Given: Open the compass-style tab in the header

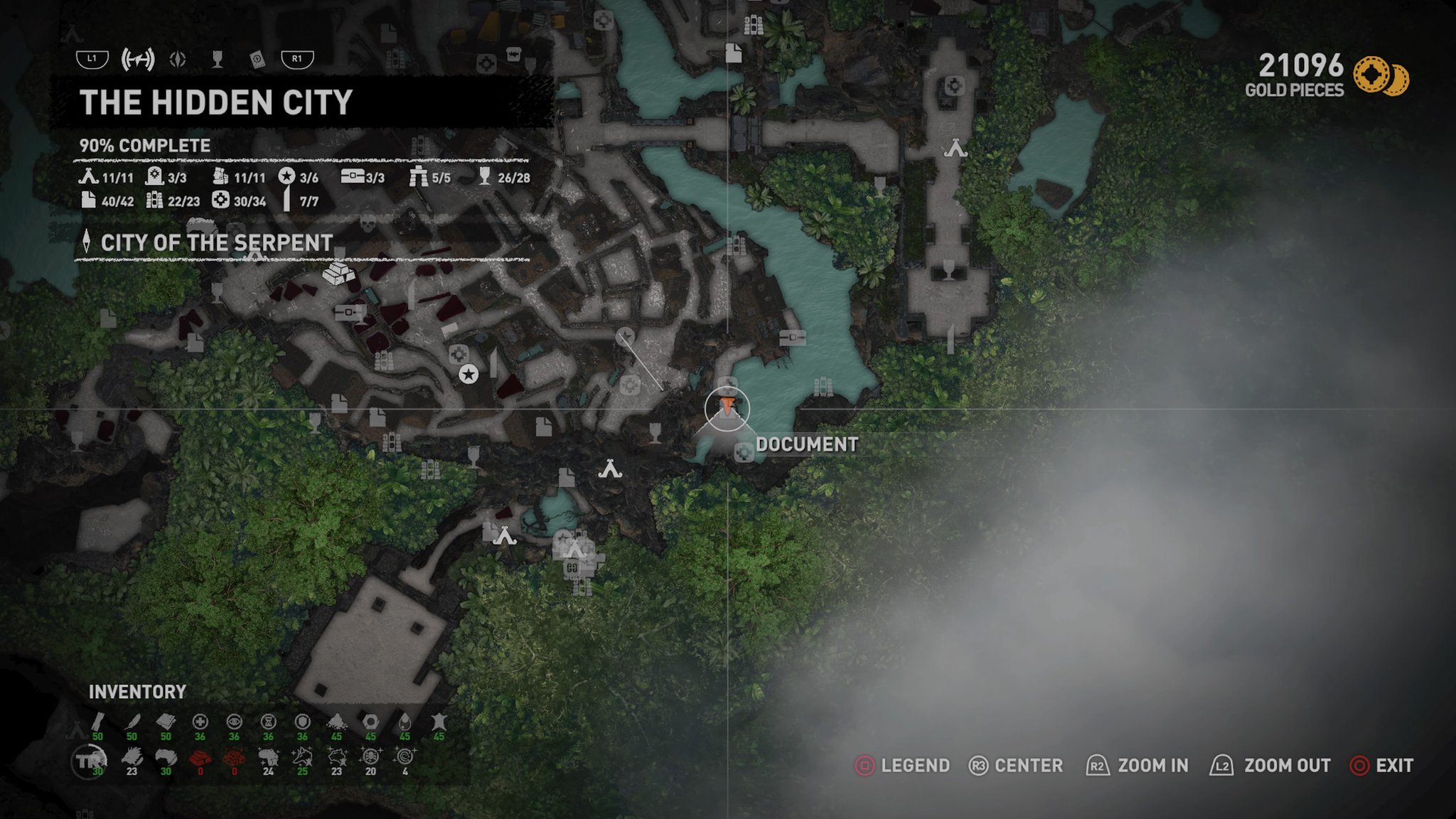Looking at the screenshot, I should point(178,60).
